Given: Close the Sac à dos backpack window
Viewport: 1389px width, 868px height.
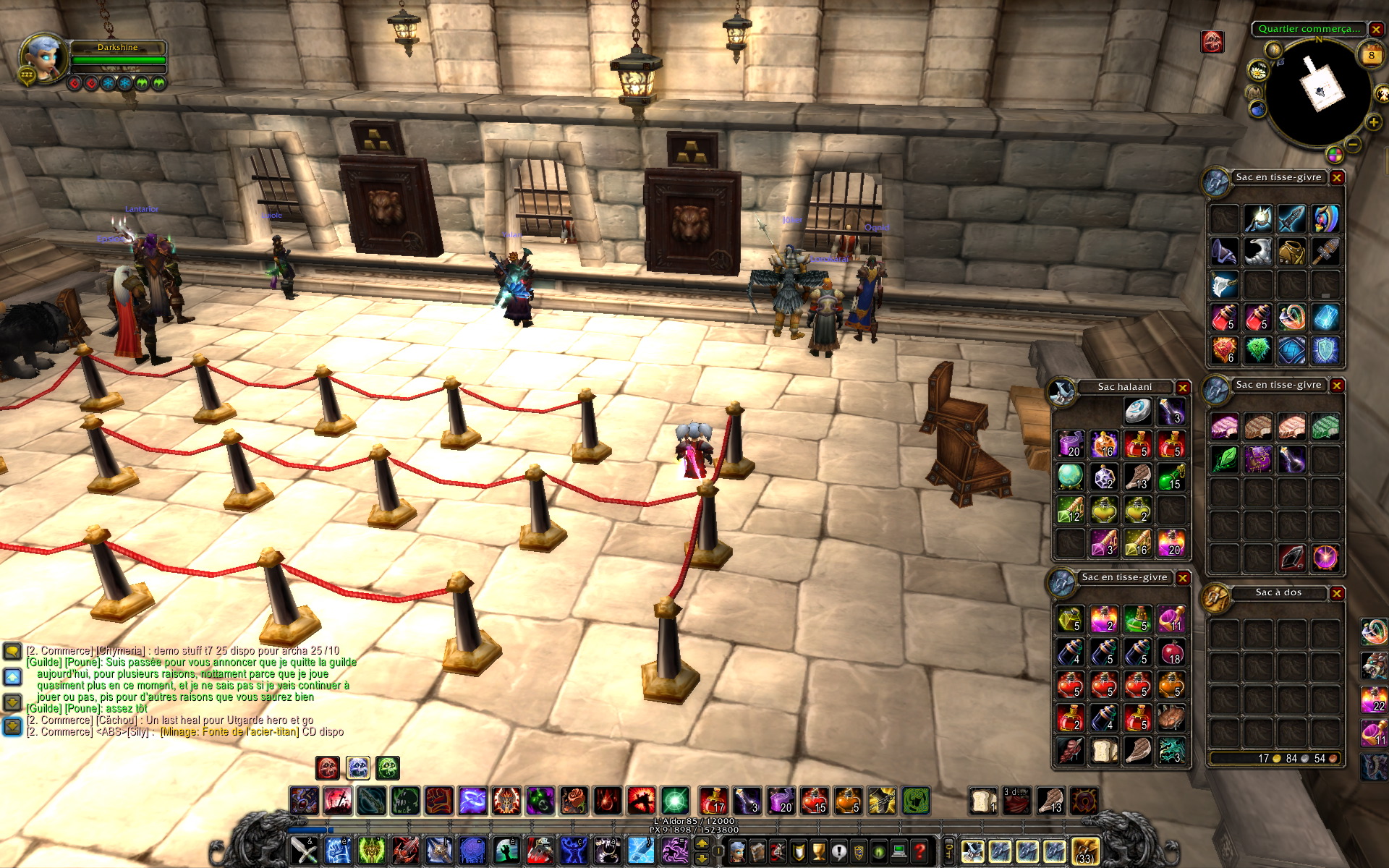Looking at the screenshot, I should click(x=1337, y=593).
